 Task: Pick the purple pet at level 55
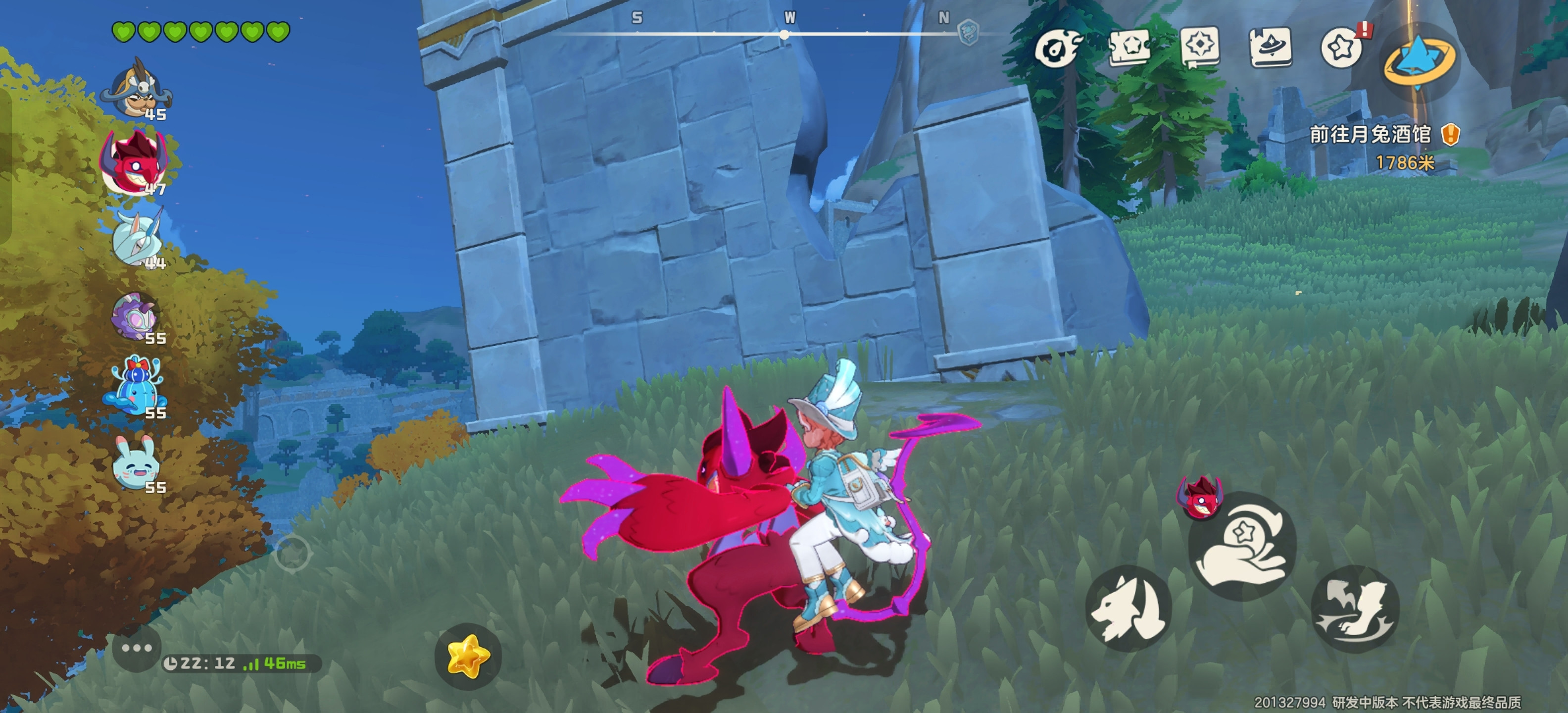pos(136,316)
